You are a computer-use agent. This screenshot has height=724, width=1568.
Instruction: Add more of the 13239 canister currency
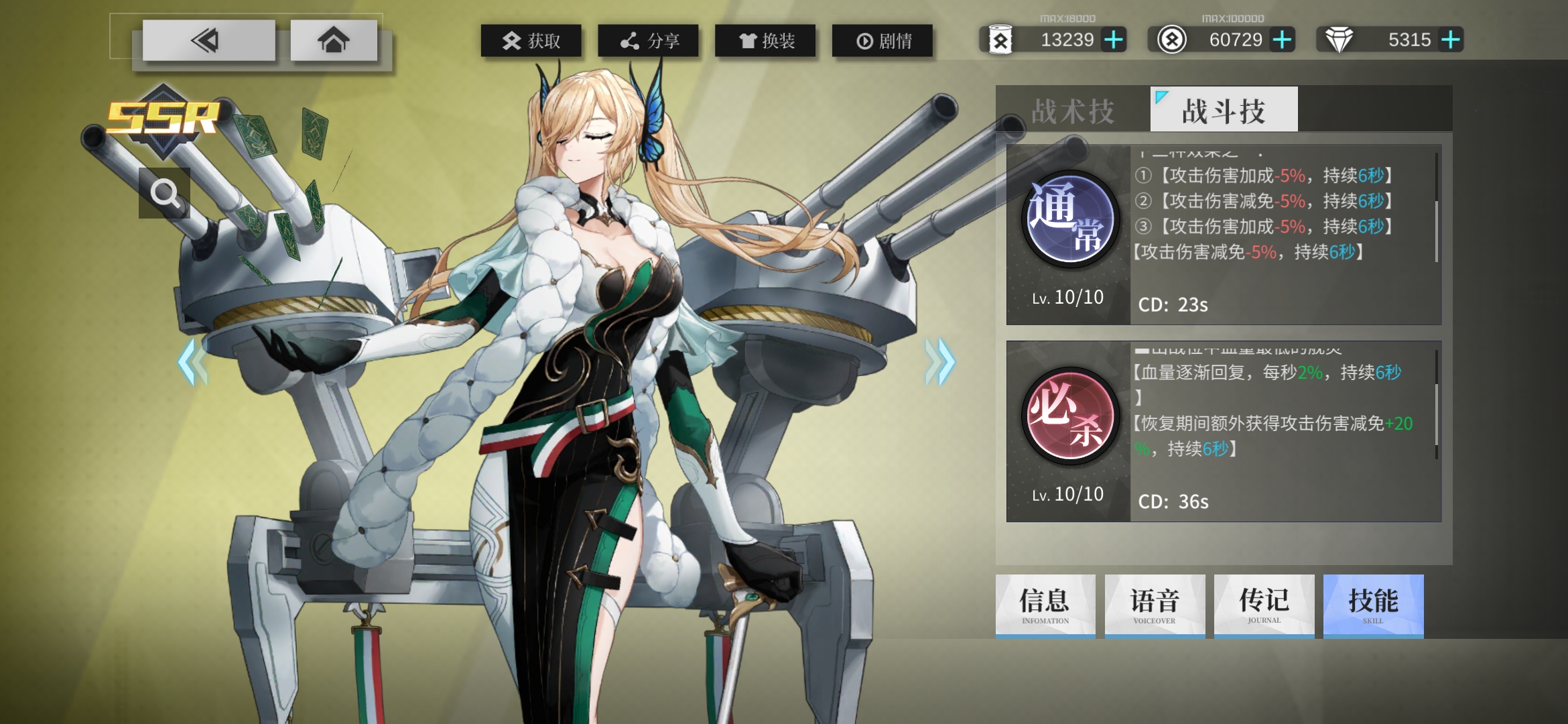pos(1114,40)
